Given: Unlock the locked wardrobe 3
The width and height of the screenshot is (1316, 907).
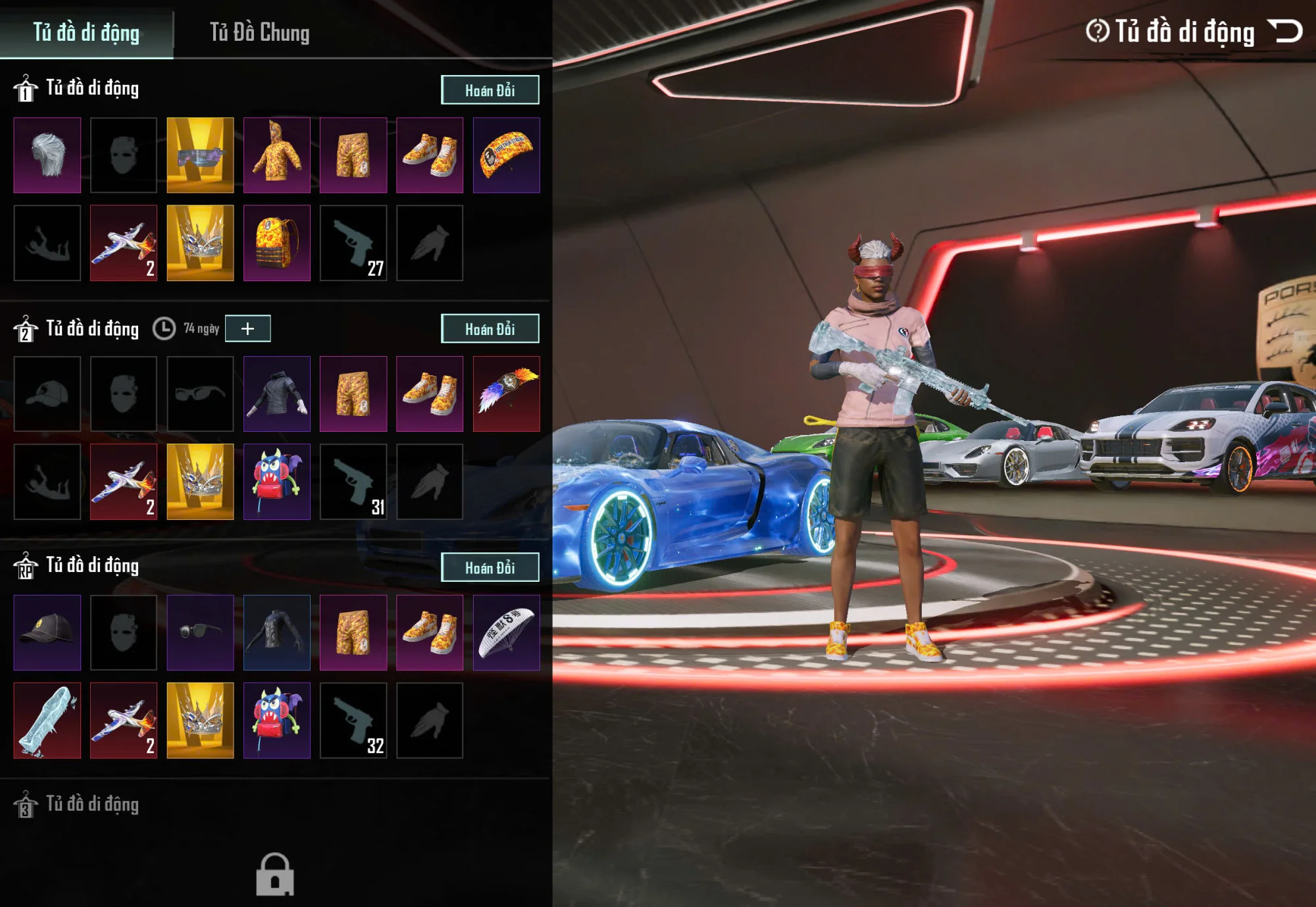Looking at the screenshot, I should pos(274,874).
